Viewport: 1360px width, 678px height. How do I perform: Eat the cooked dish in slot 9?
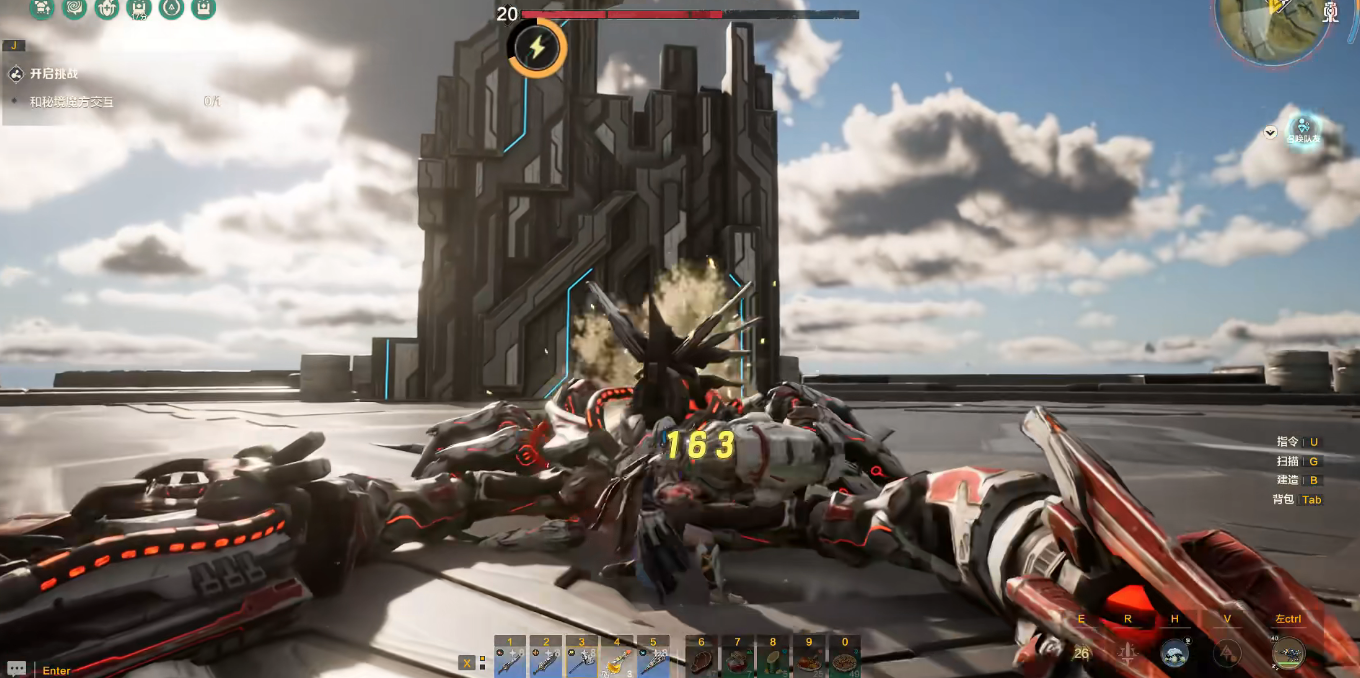[x=810, y=660]
